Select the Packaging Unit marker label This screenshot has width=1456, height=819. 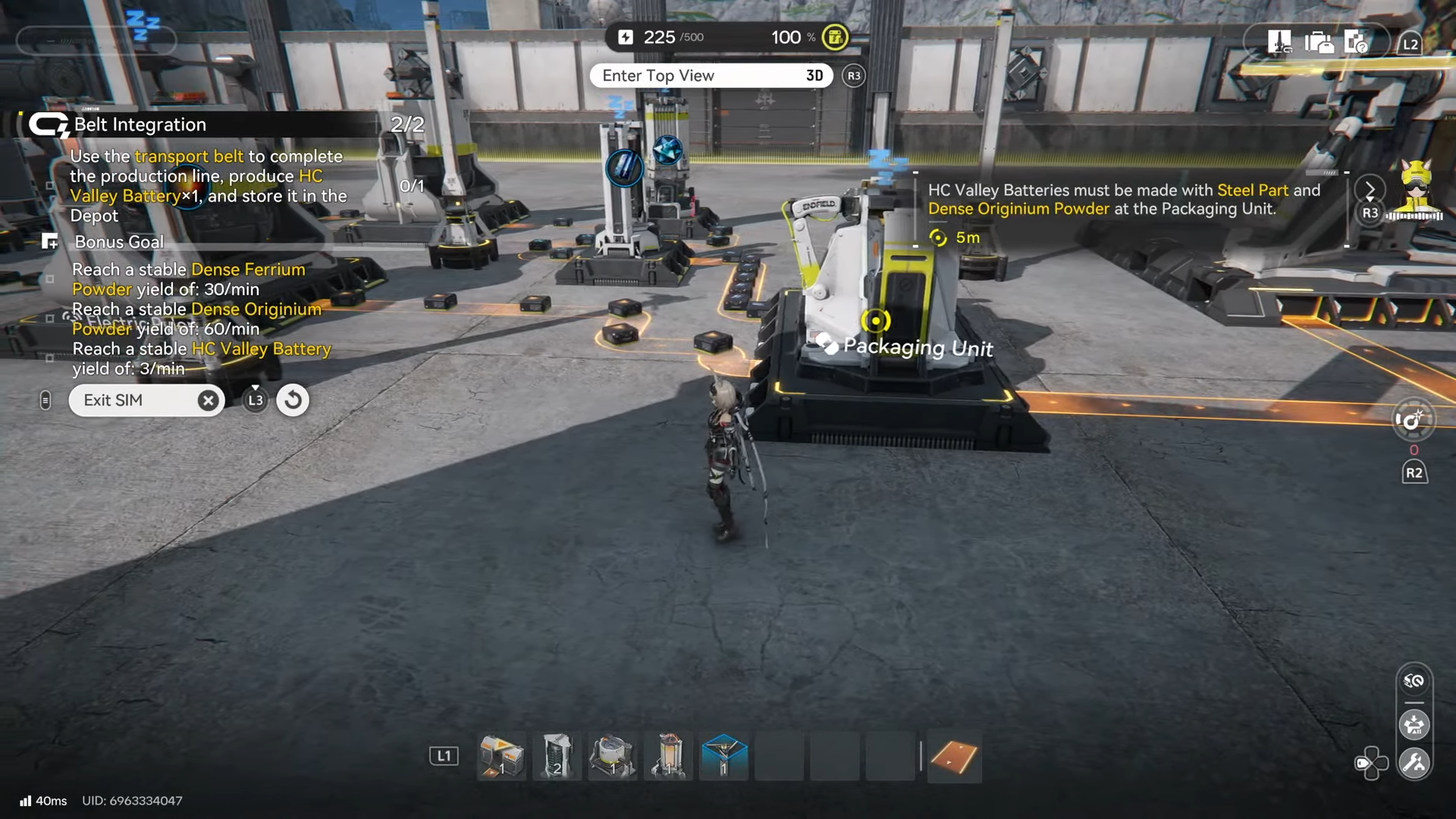918,347
